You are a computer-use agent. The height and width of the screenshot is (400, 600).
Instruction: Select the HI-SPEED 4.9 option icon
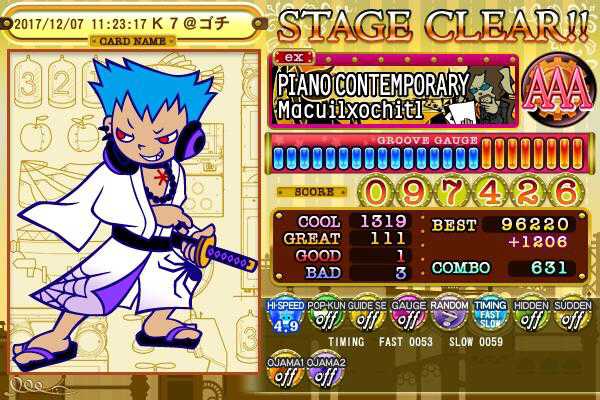(283, 319)
